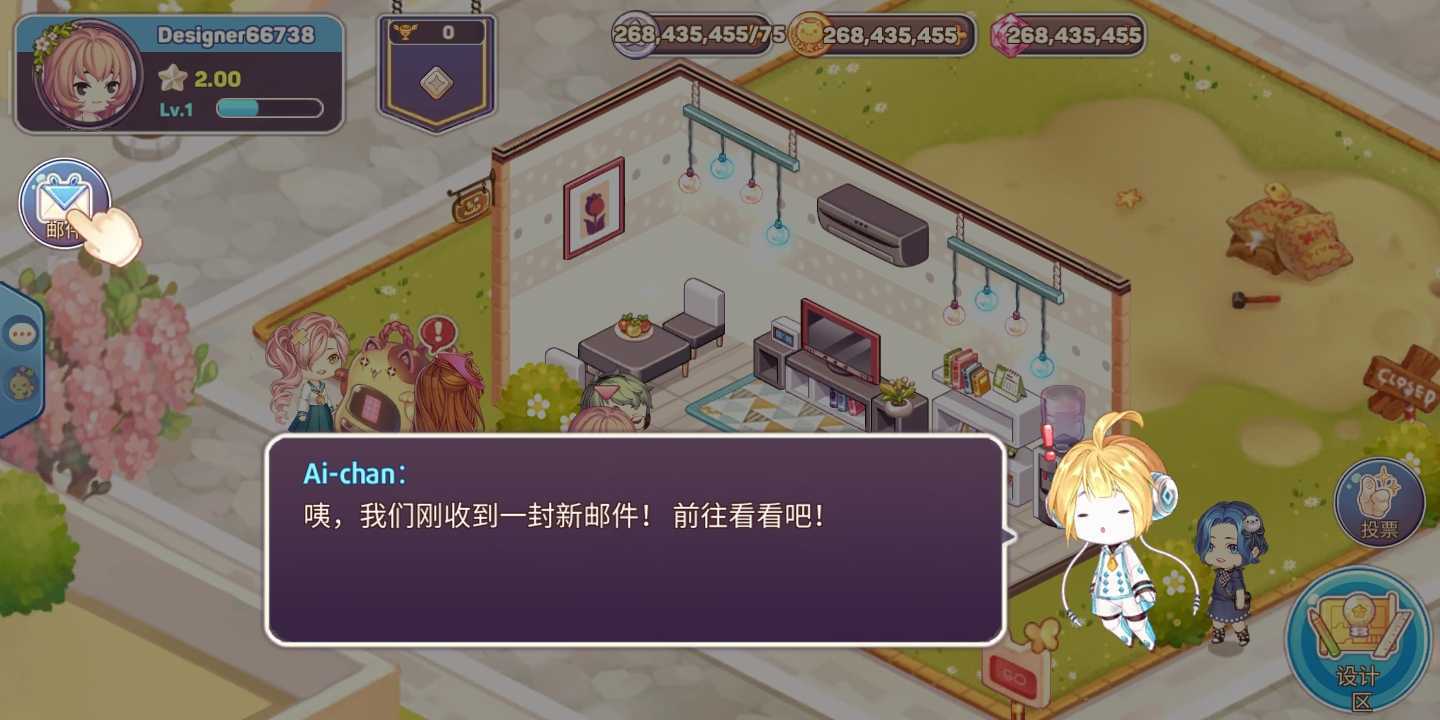Tap the Designer66738 name label
The image size is (1440, 720).
click(x=236, y=33)
